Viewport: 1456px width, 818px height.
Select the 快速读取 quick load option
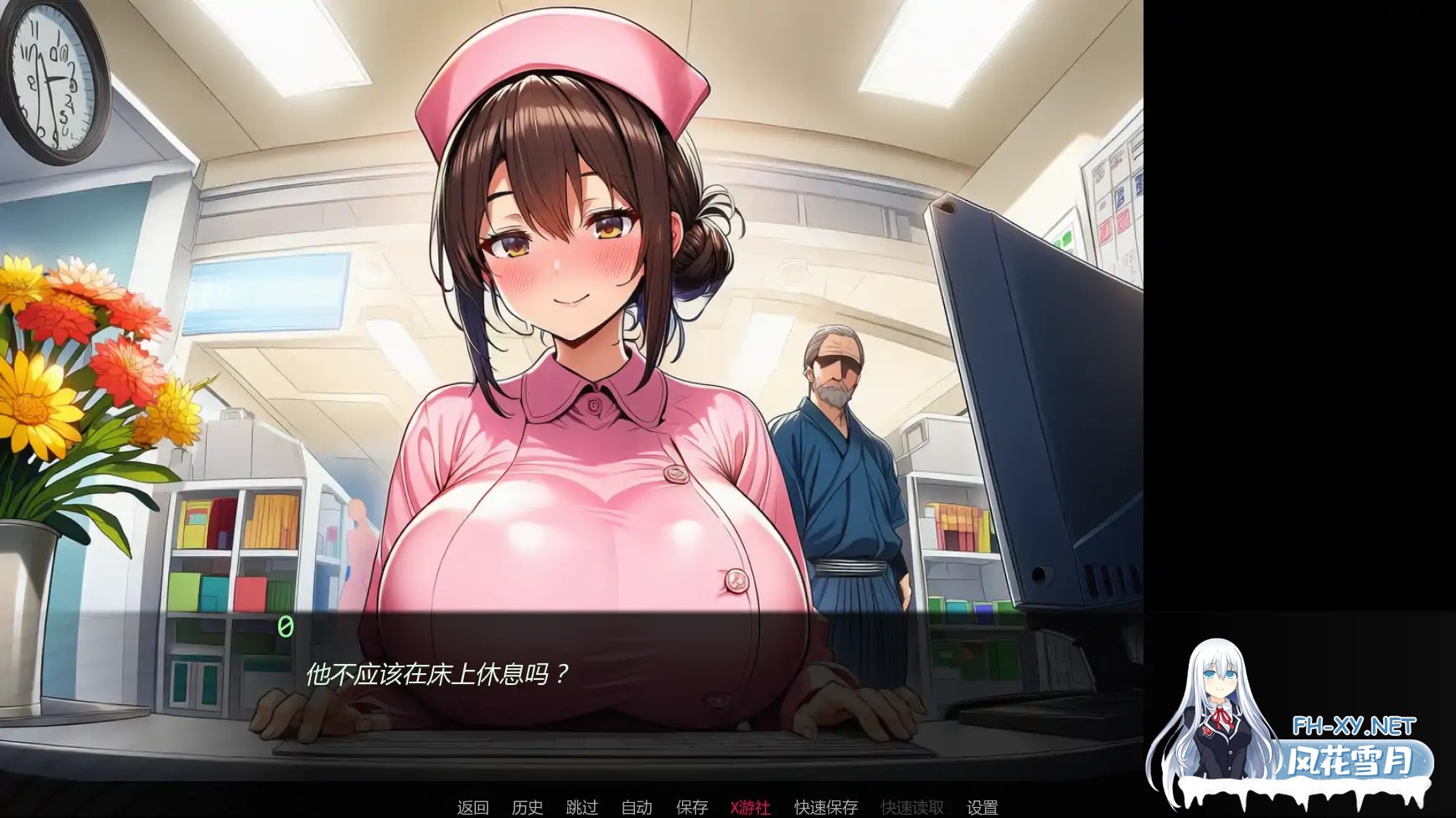(913, 808)
